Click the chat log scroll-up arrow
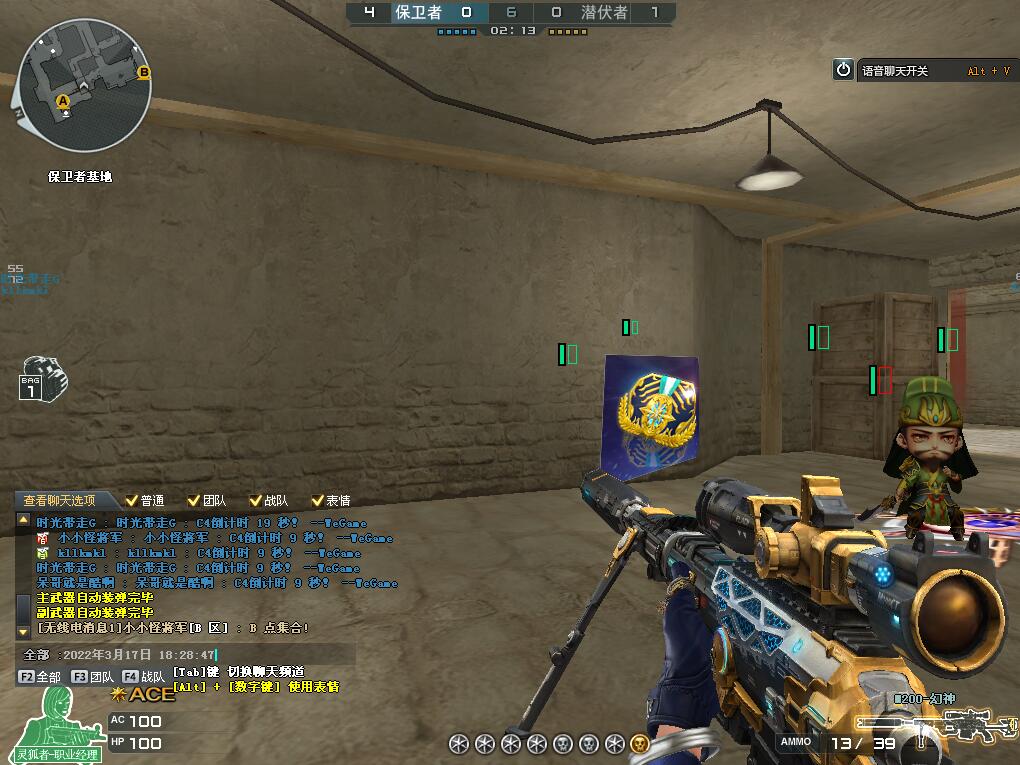The width and height of the screenshot is (1020, 765). pyautogui.click(x=23, y=520)
